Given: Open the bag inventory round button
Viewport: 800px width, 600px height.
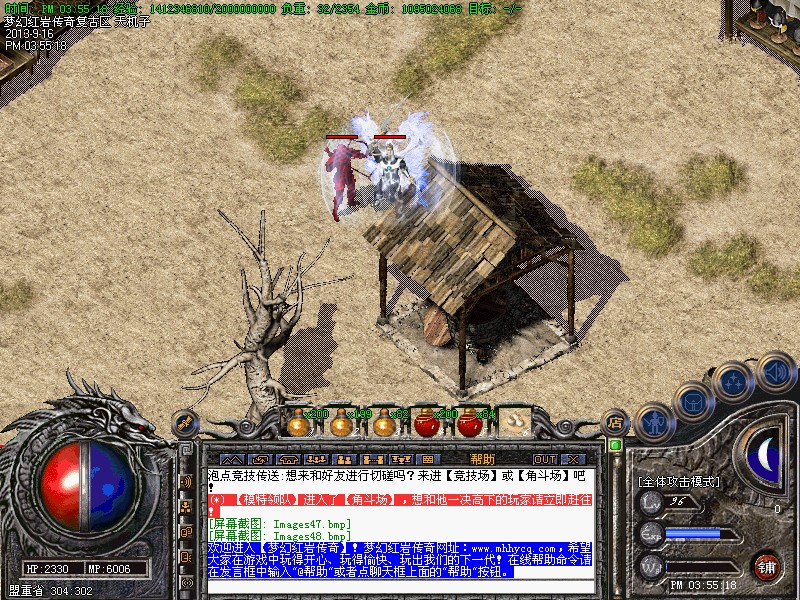Looking at the screenshot, I should click(692, 401).
